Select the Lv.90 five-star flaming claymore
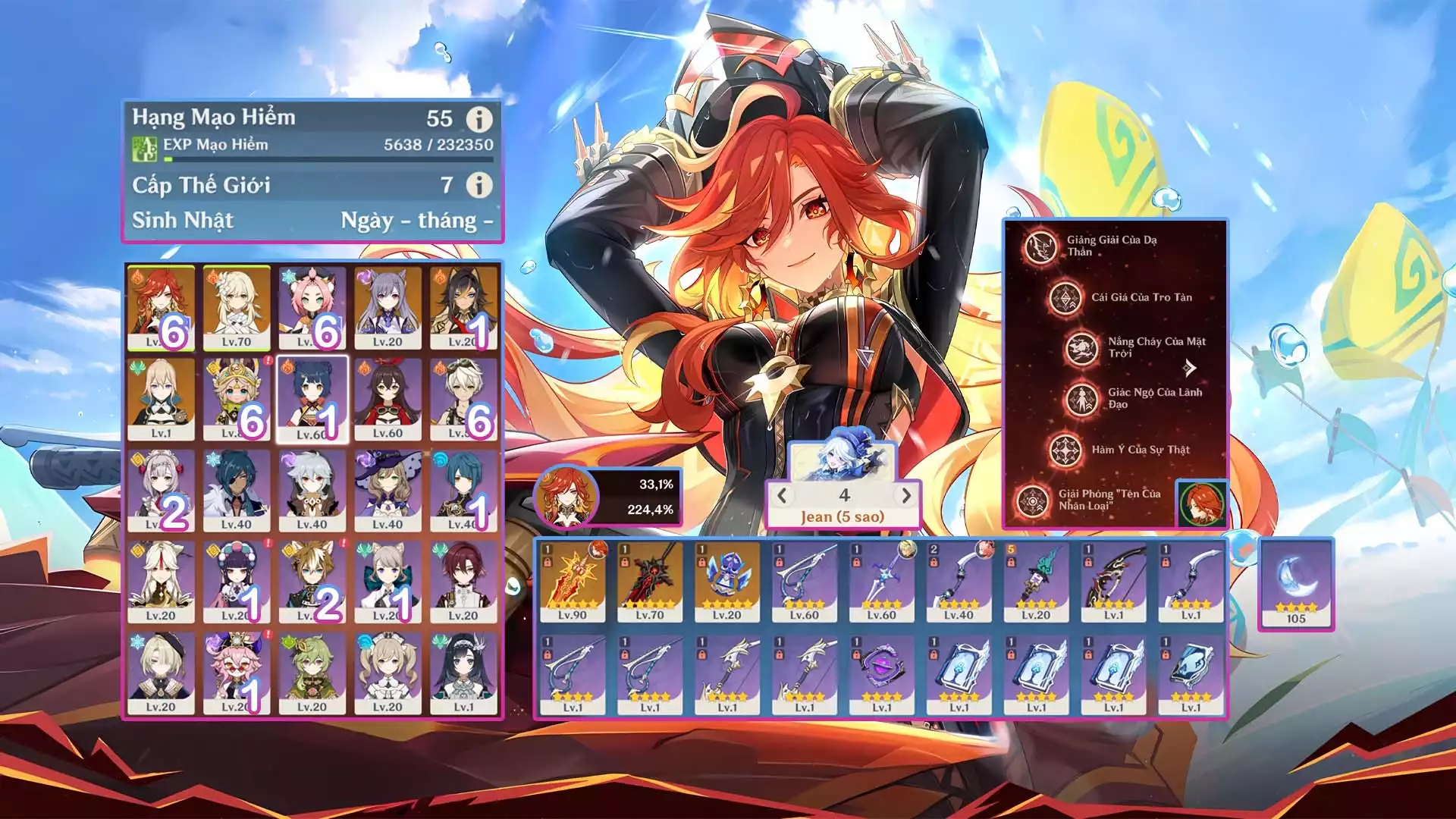Viewport: 1456px width, 819px height. 573,582
